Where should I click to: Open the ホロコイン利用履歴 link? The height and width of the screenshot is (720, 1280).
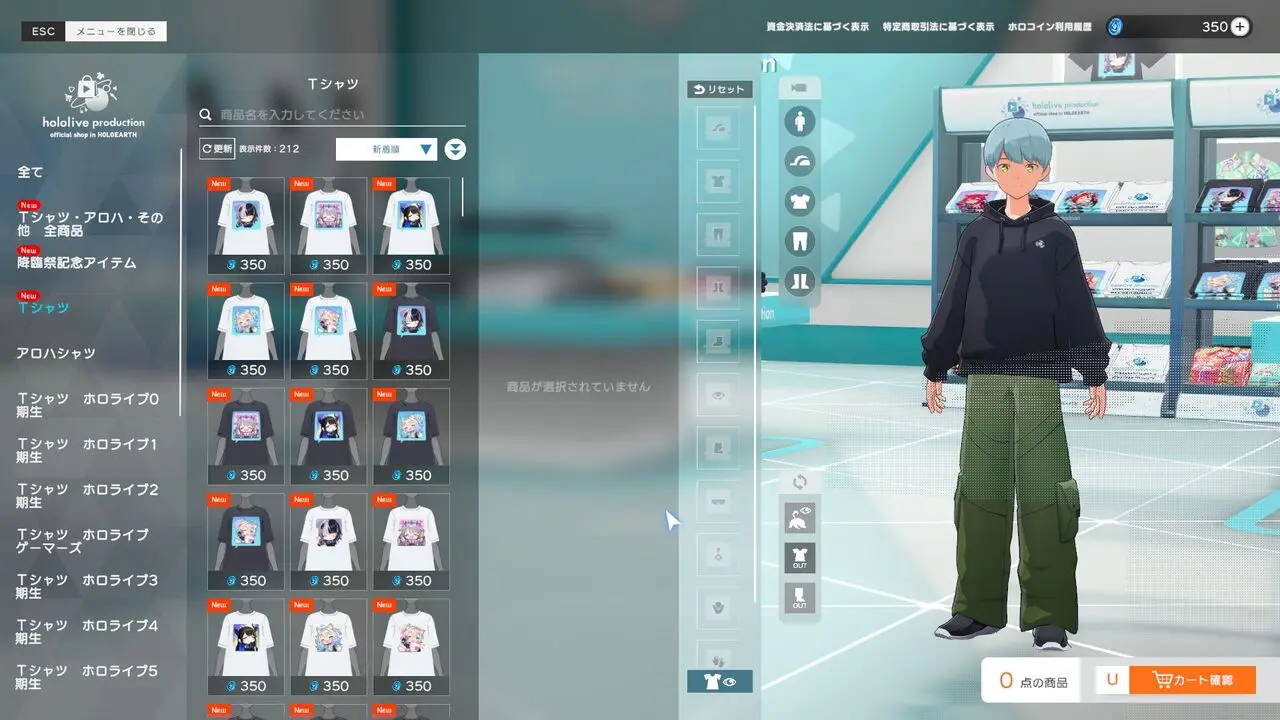(x=1049, y=27)
